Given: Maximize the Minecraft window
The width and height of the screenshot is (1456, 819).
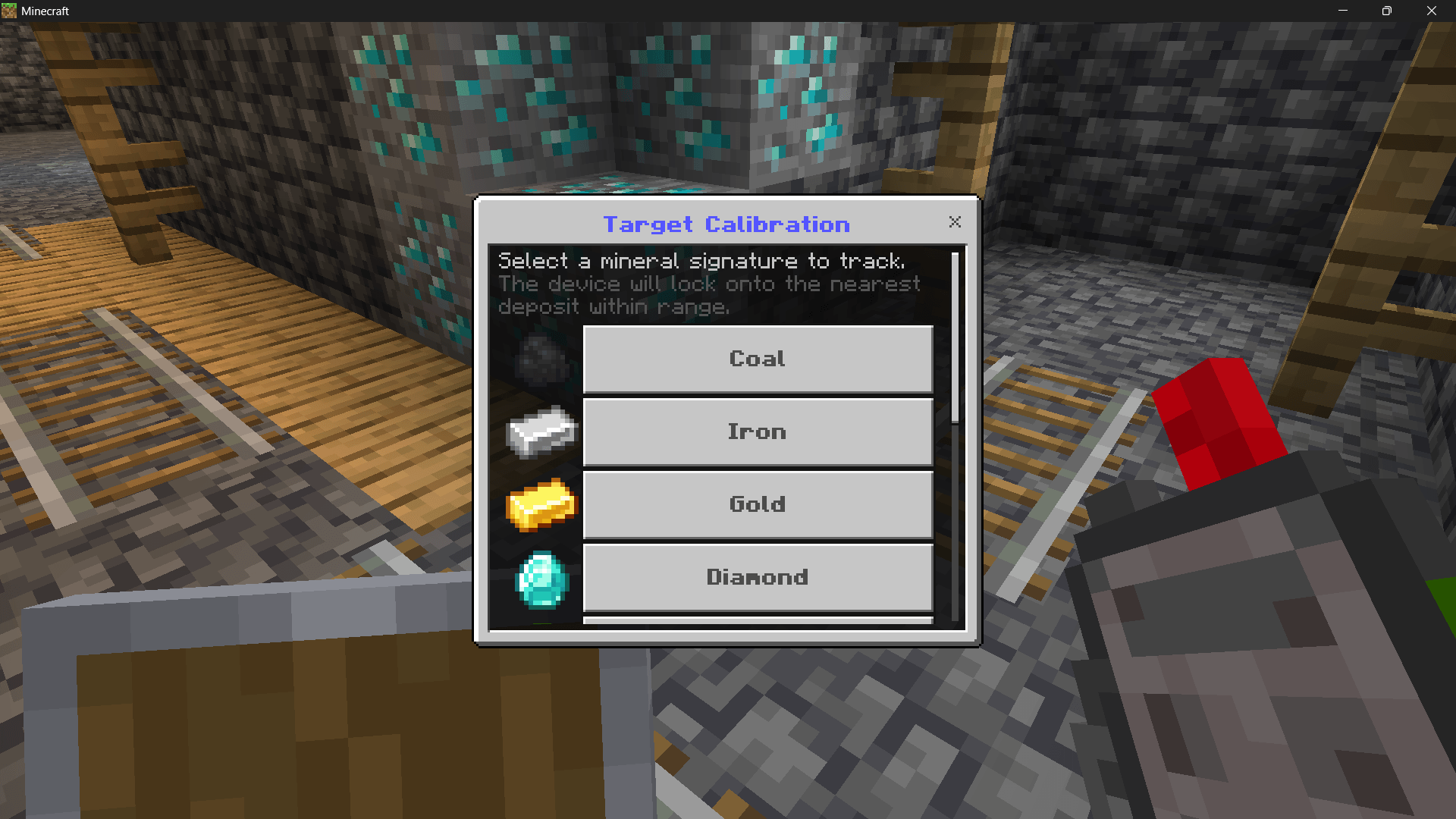Looking at the screenshot, I should tap(1387, 11).
